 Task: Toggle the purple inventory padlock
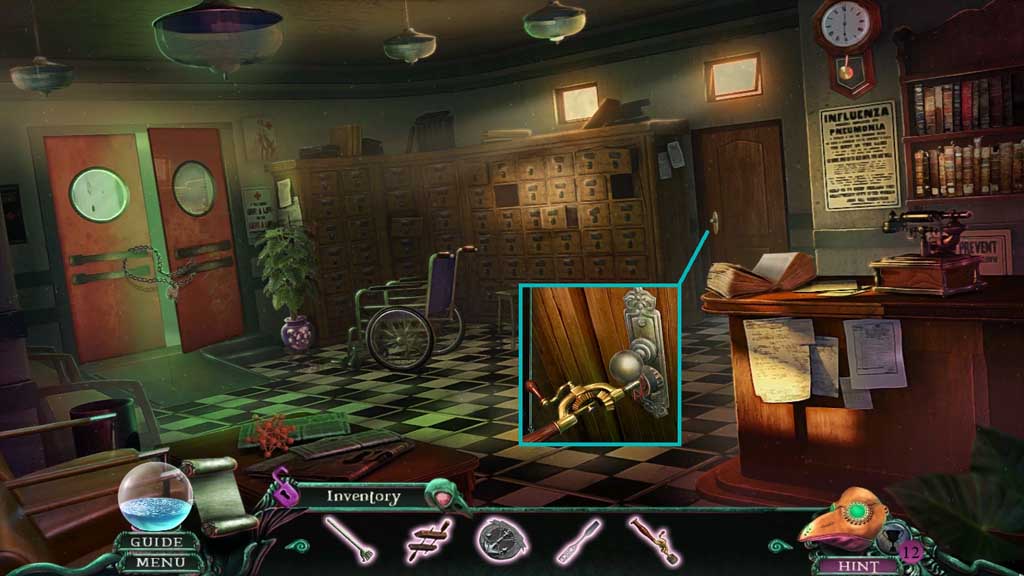[x=283, y=489]
